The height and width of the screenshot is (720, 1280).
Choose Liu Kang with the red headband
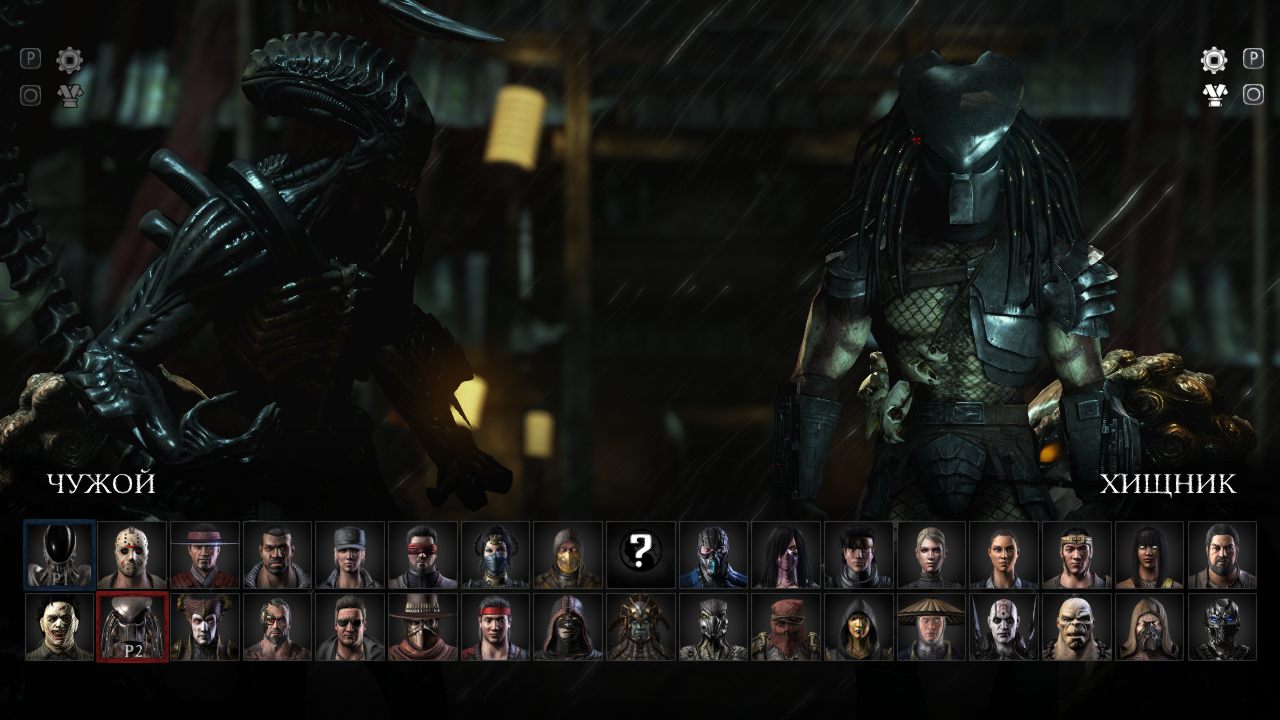496,627
